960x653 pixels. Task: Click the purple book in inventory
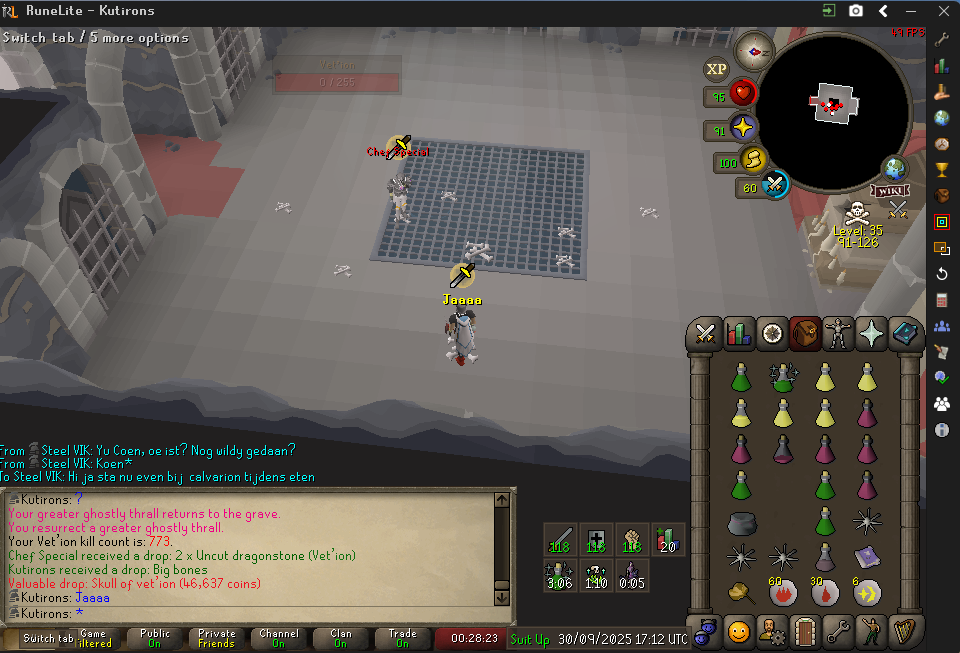tap(866, 556)
